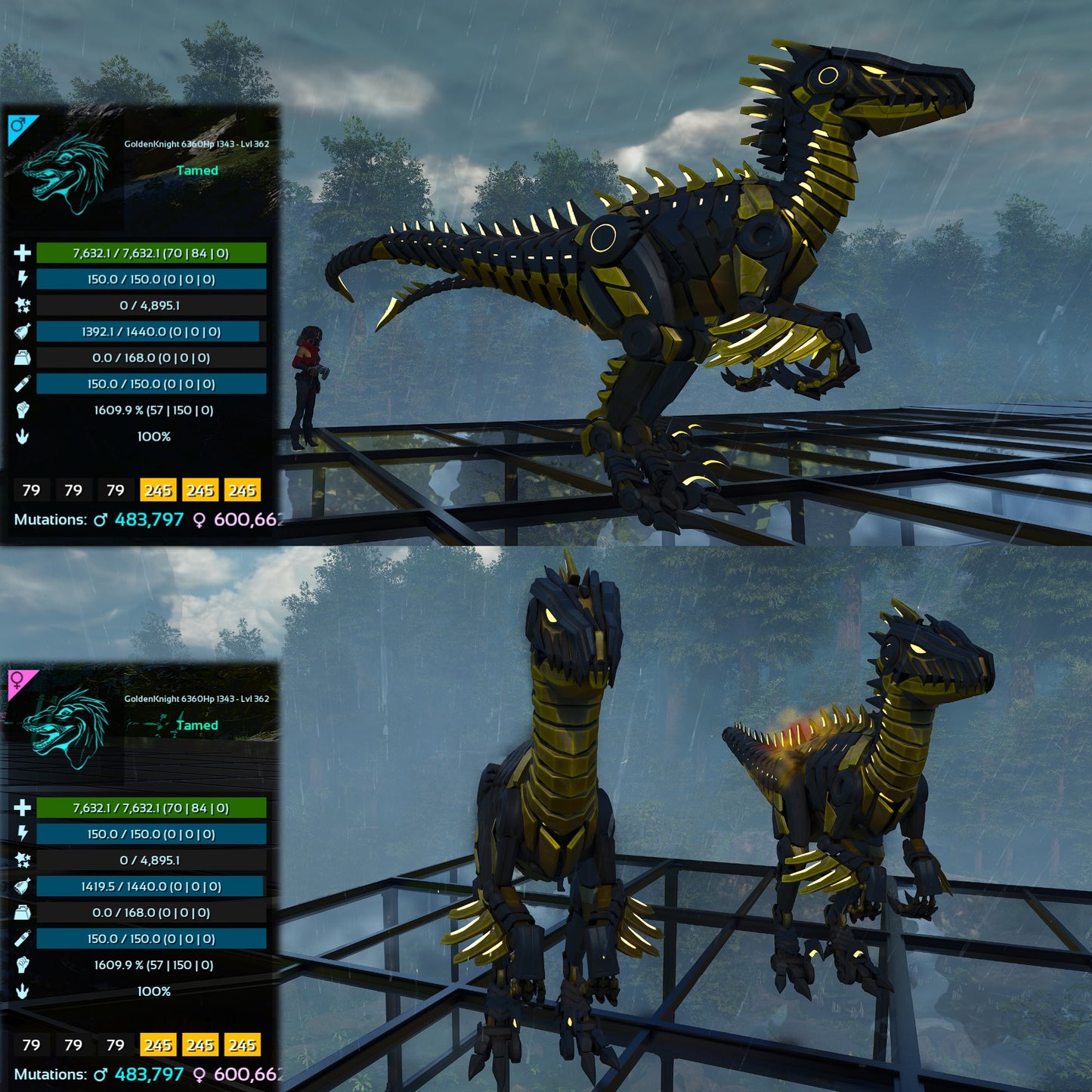
Task: Select the food stat icon
Action: [x=21, y=331]
